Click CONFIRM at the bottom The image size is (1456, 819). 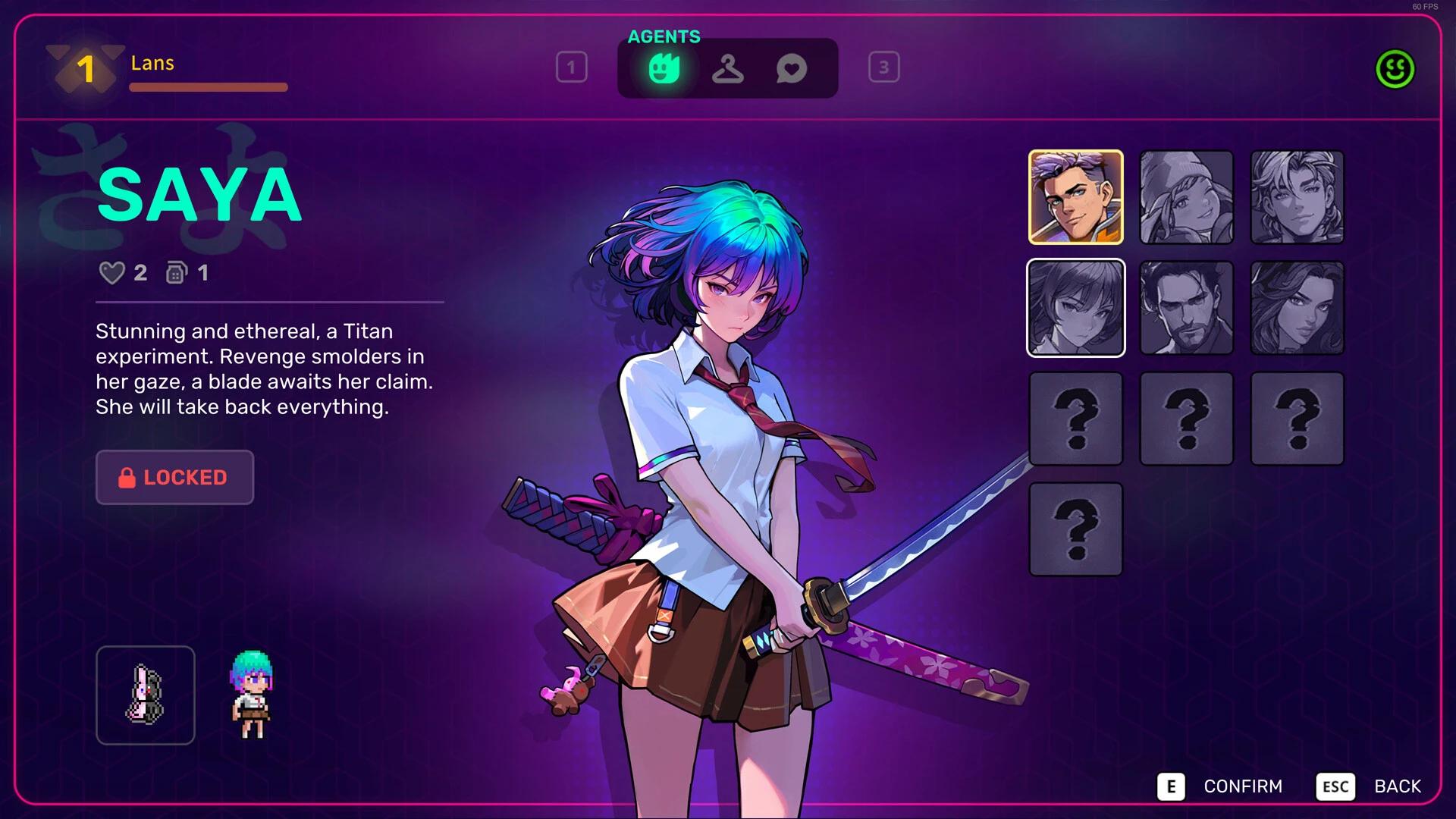pos(1244,786)
